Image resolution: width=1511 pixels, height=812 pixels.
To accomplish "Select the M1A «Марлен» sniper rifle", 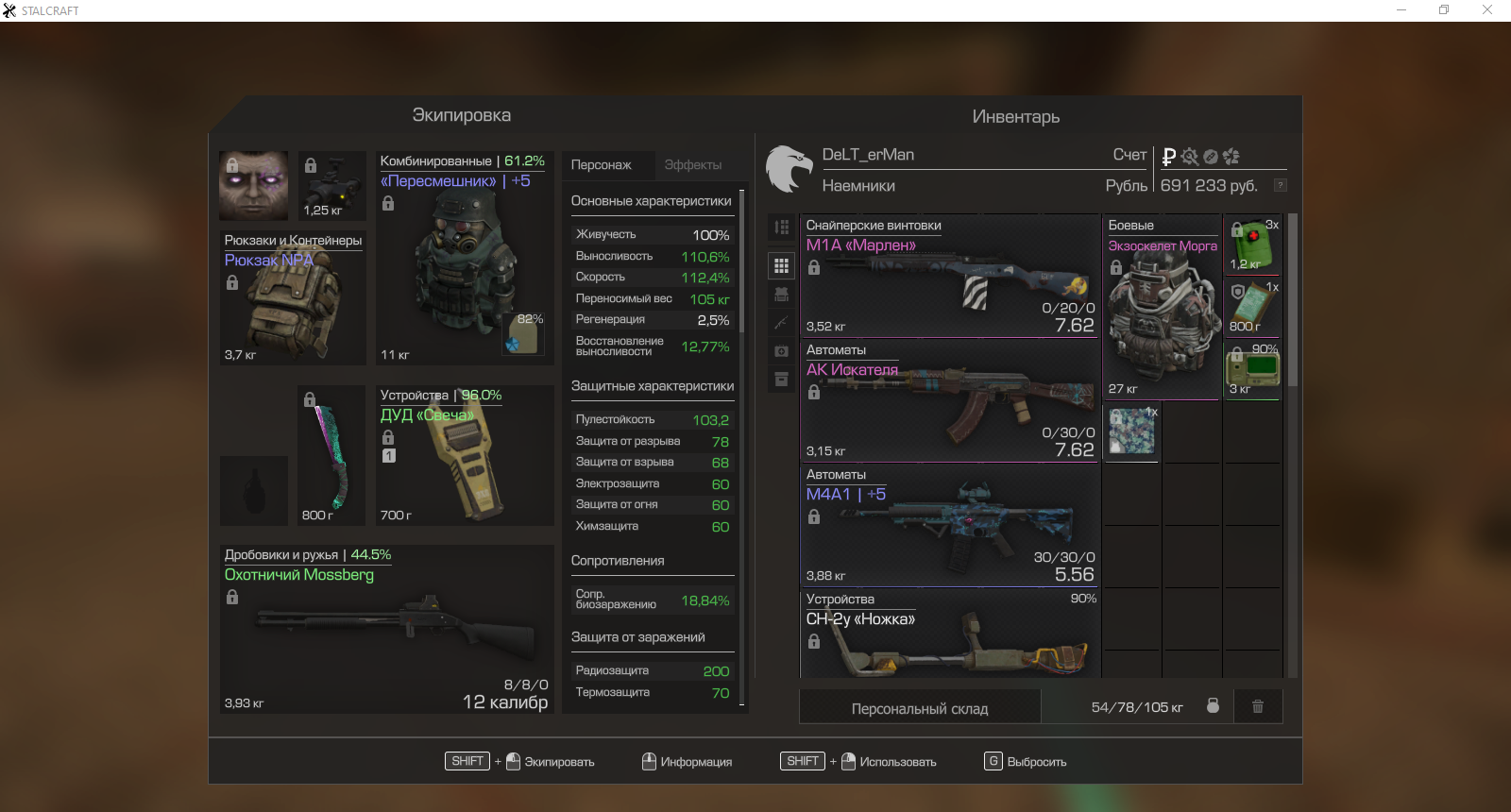I will coord(949,277).
